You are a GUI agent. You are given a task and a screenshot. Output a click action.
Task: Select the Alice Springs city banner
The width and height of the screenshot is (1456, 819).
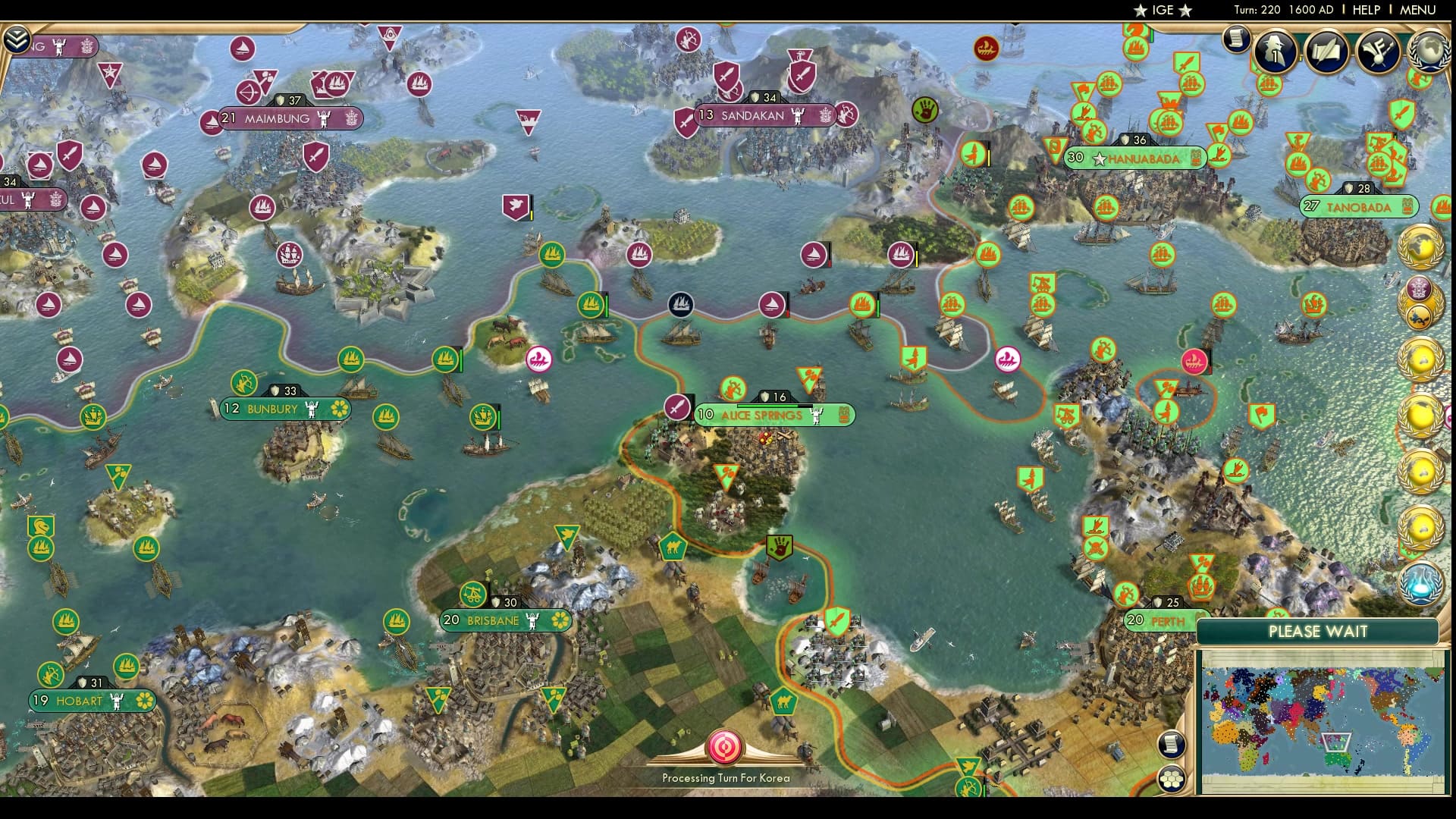pos(758,416)
